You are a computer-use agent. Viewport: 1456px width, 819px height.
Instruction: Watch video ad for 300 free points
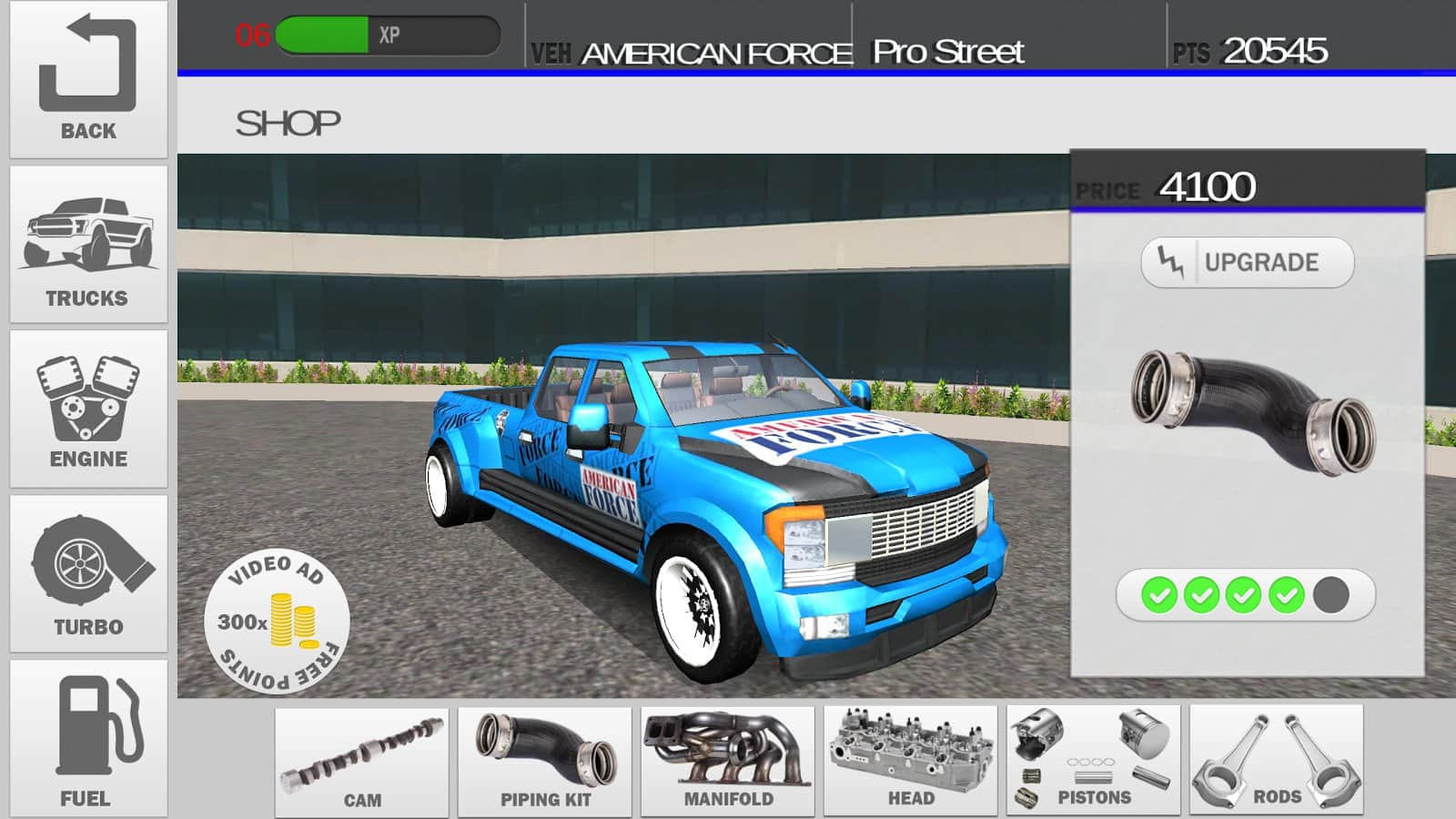[x=277, y=622]
